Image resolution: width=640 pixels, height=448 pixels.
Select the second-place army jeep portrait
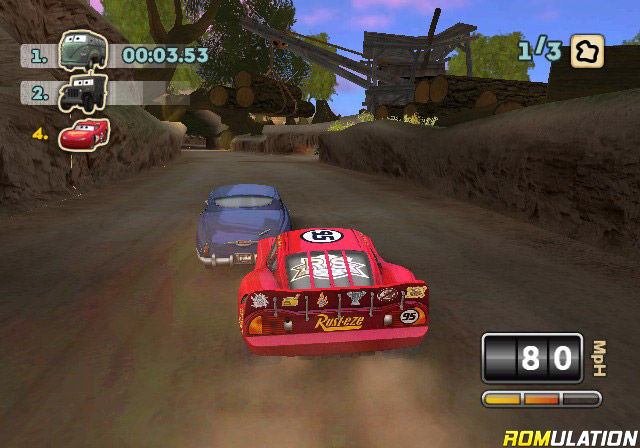point(78,93)
